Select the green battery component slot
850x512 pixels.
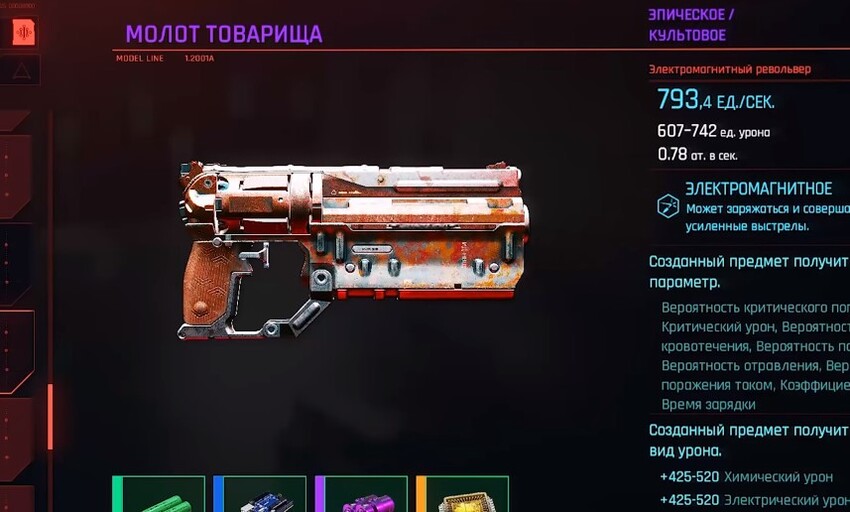(x=160, y=496)
